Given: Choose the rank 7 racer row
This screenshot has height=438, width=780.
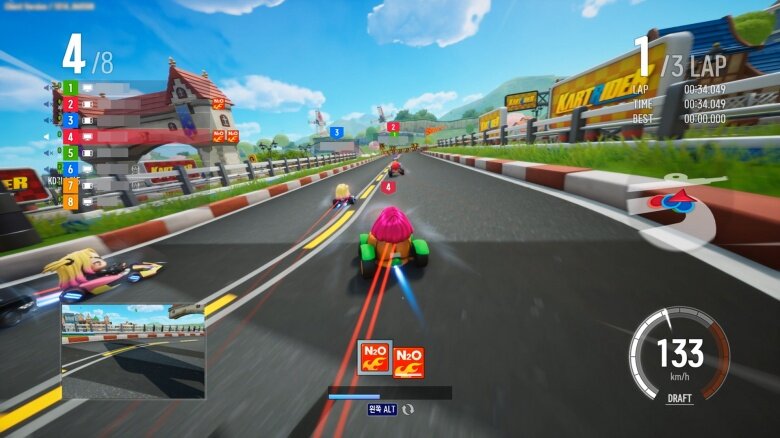Looking at the screenshot, I should pos(100,185).
